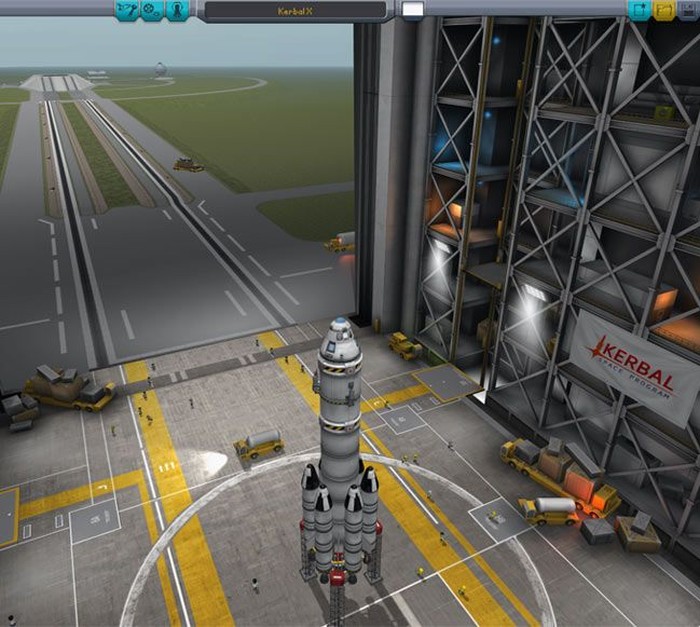Open saved craft via the yellow folder
Screen dimensions: 700x627
click(663, 11)
